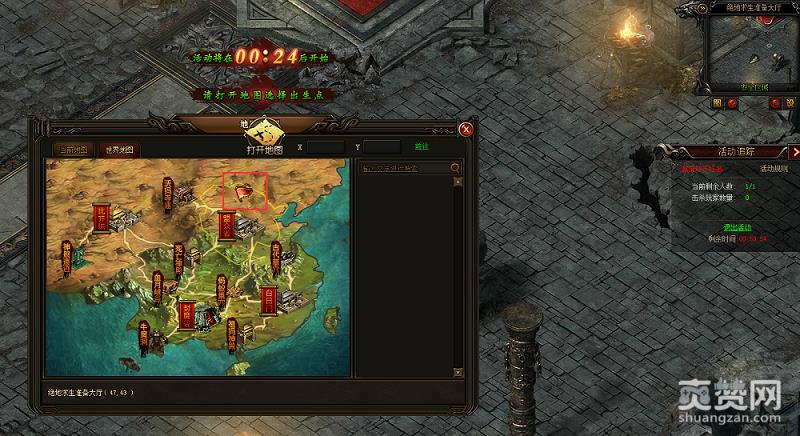Click the 图 map button under minimap
Image resolution: width=800 pixels, height=436 pixels.
click(717, 102)
